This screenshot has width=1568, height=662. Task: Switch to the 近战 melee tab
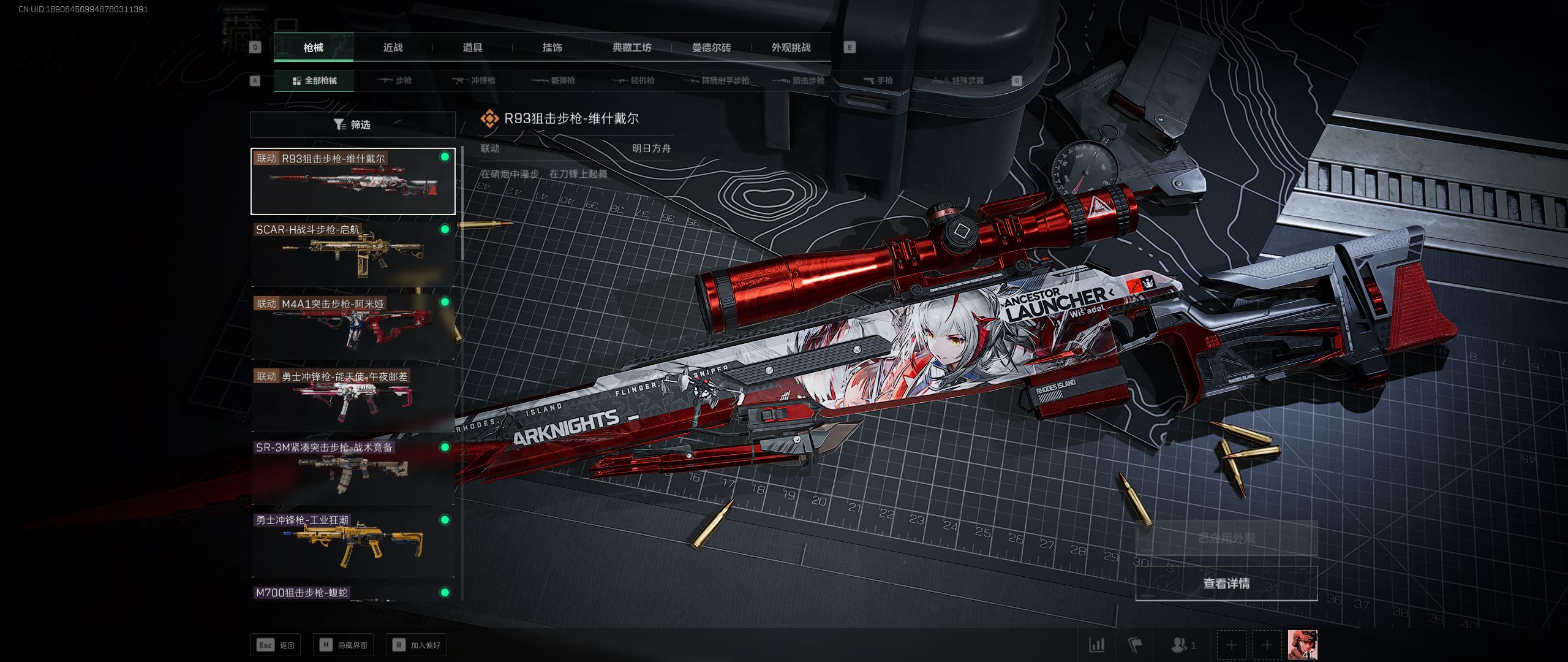coord(393,48)
